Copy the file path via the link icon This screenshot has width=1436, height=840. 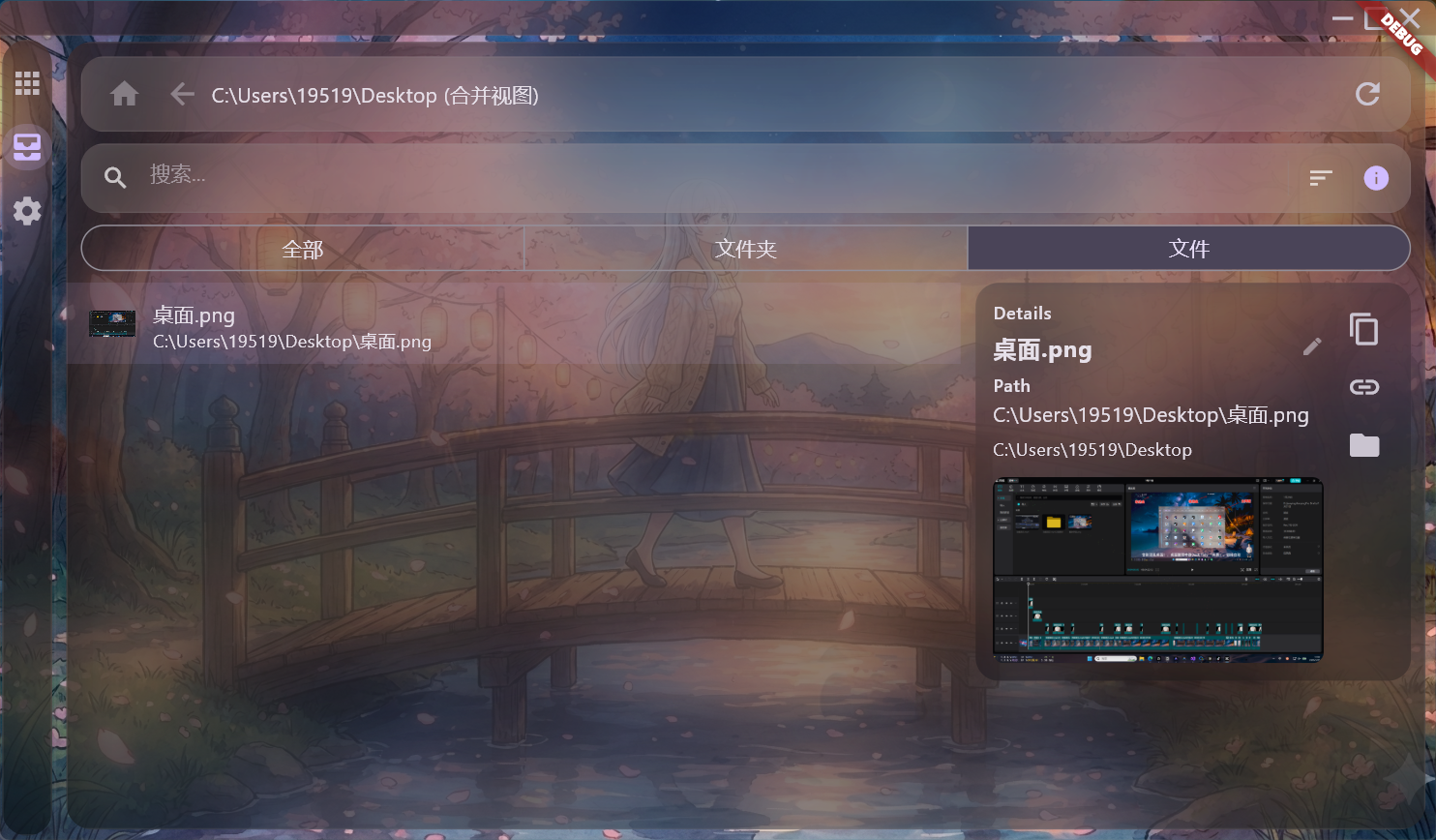1364,386
